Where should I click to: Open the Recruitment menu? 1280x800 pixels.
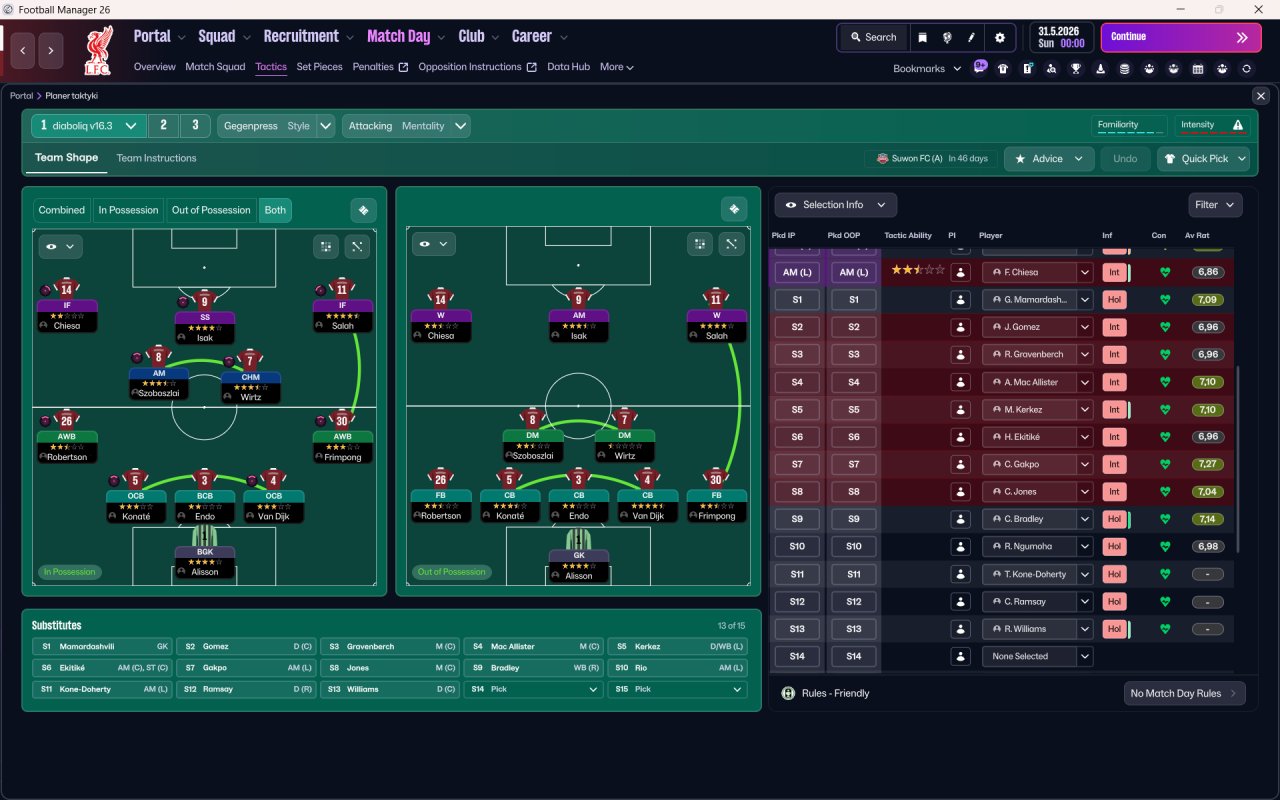[308, 37]
